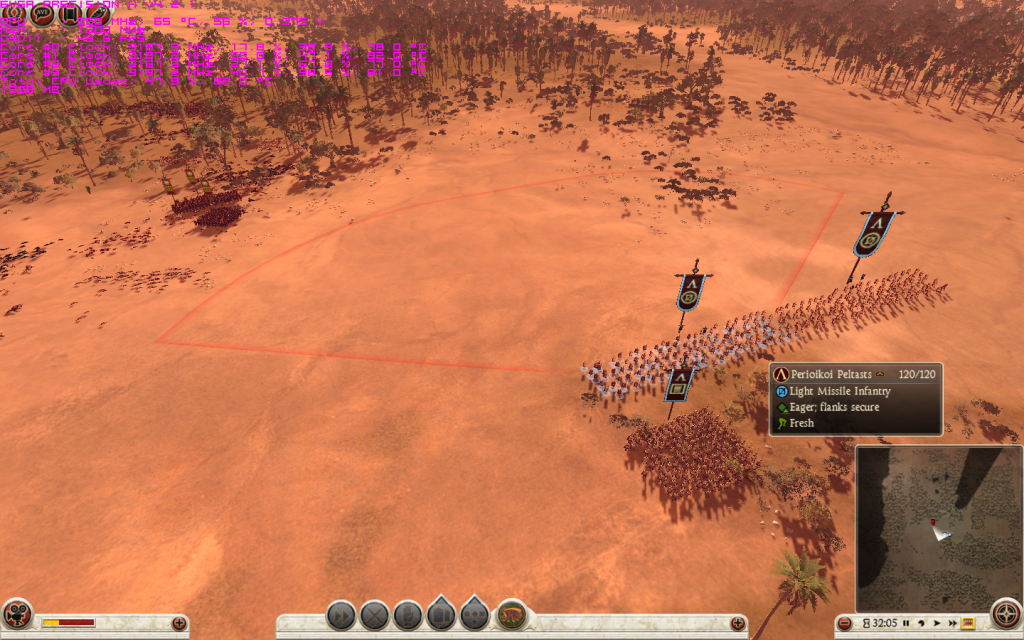The height and width of the screenshot is (640, 1024).
Task: Open the unit formations button with three dots
Action: [475, 615]
